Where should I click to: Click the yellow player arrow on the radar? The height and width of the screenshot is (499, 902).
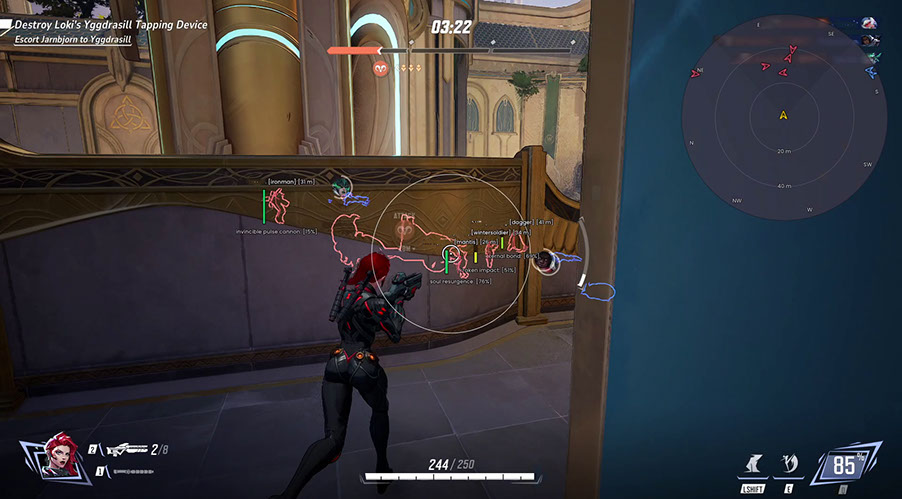pos(784,115)
